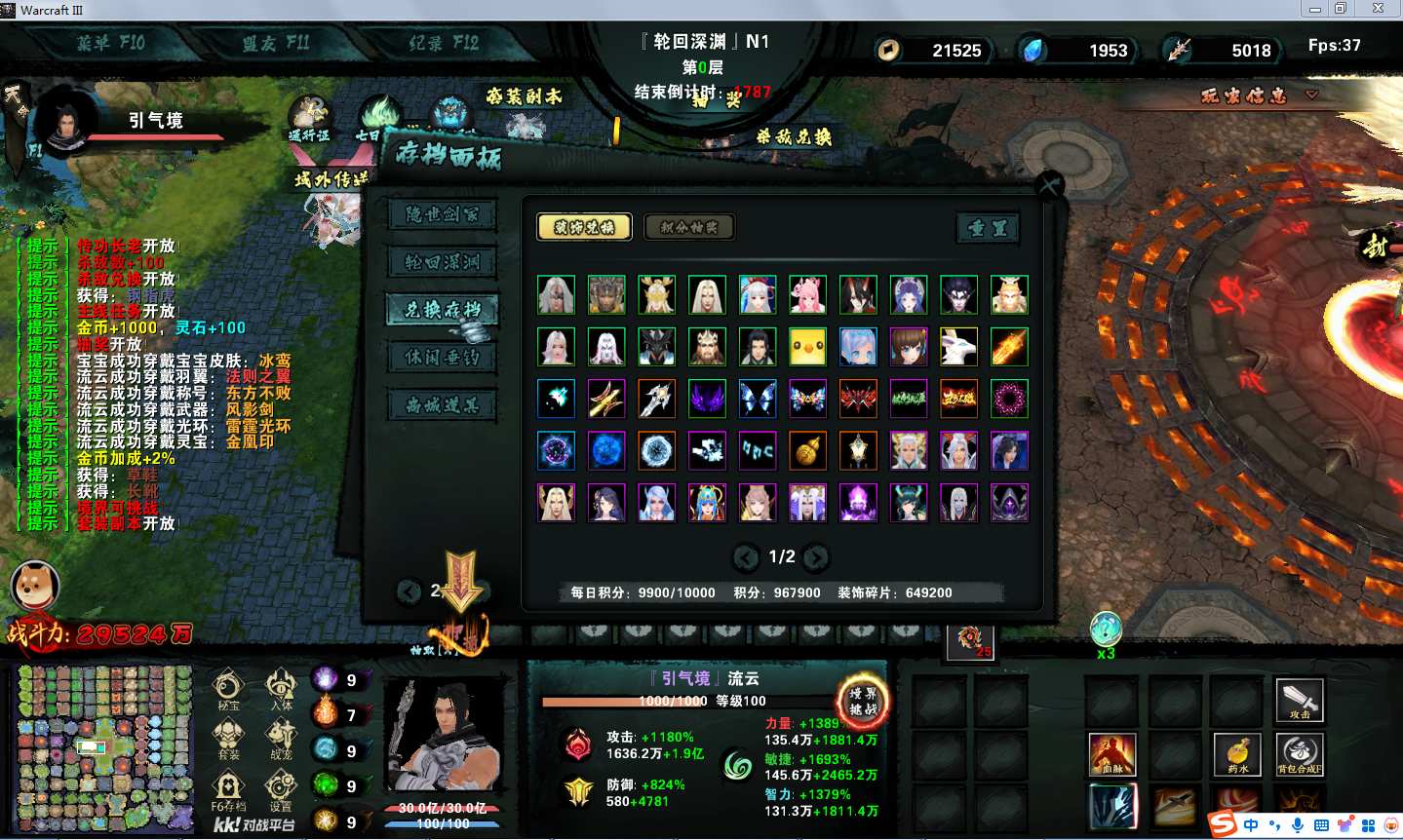Screen dimensions: 1403x840
Task: Open the 盟友 F11 allies menu
Action: (276, 44)
